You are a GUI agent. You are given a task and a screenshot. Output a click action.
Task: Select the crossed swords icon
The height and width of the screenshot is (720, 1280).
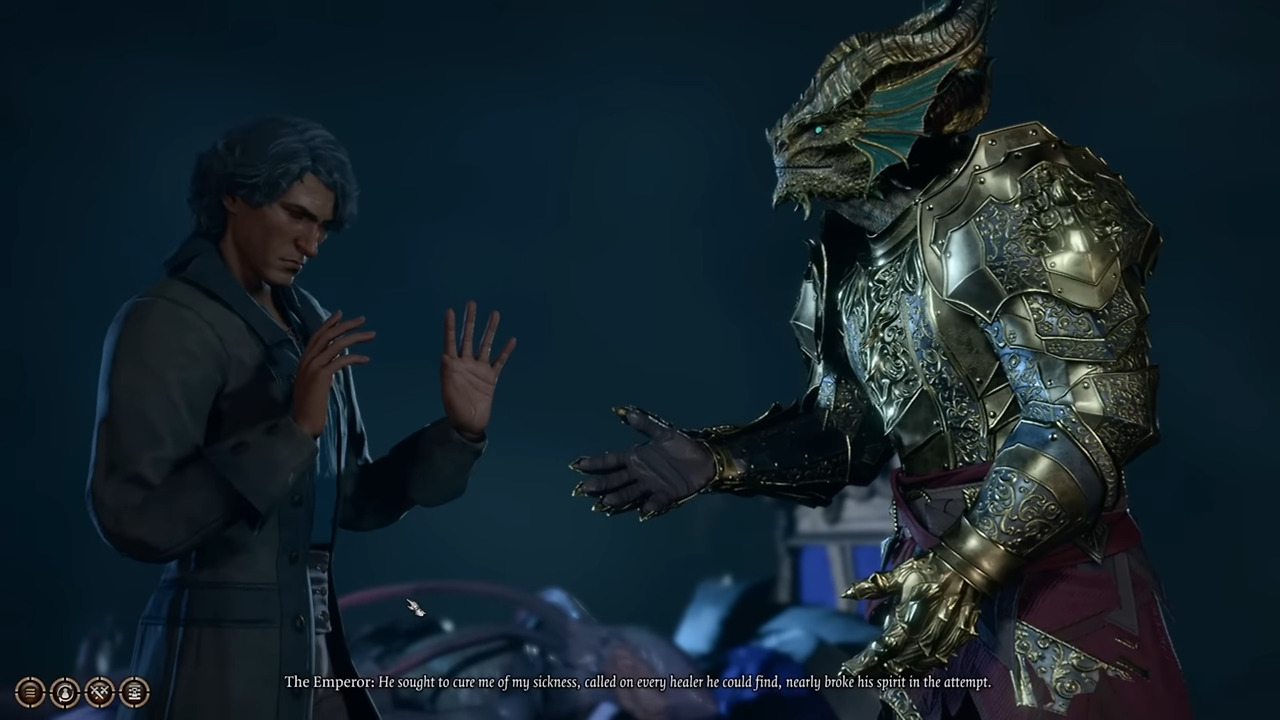point(99,691)
